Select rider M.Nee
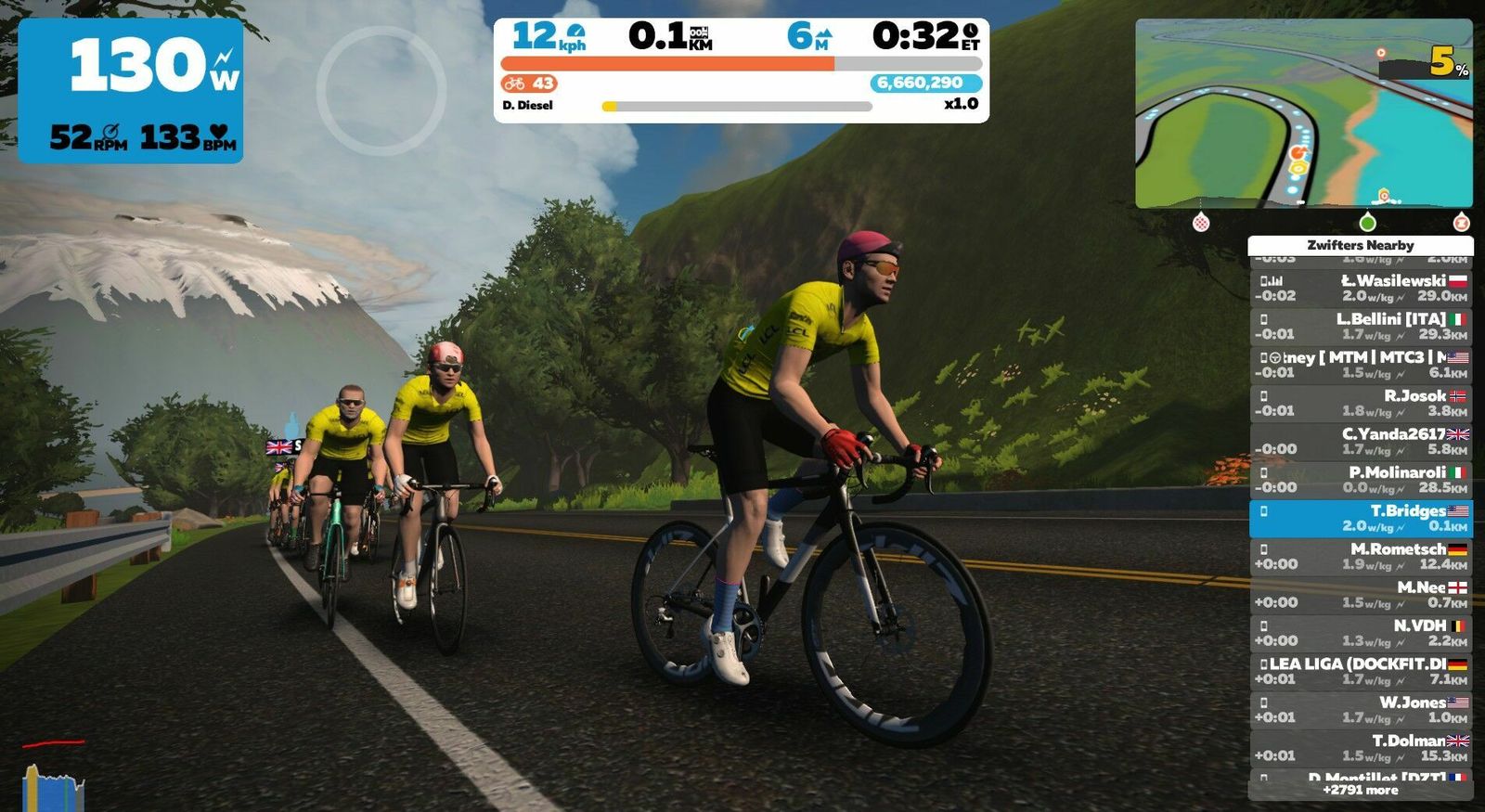Viewport: 1485px width, 812px height. 1361,595
